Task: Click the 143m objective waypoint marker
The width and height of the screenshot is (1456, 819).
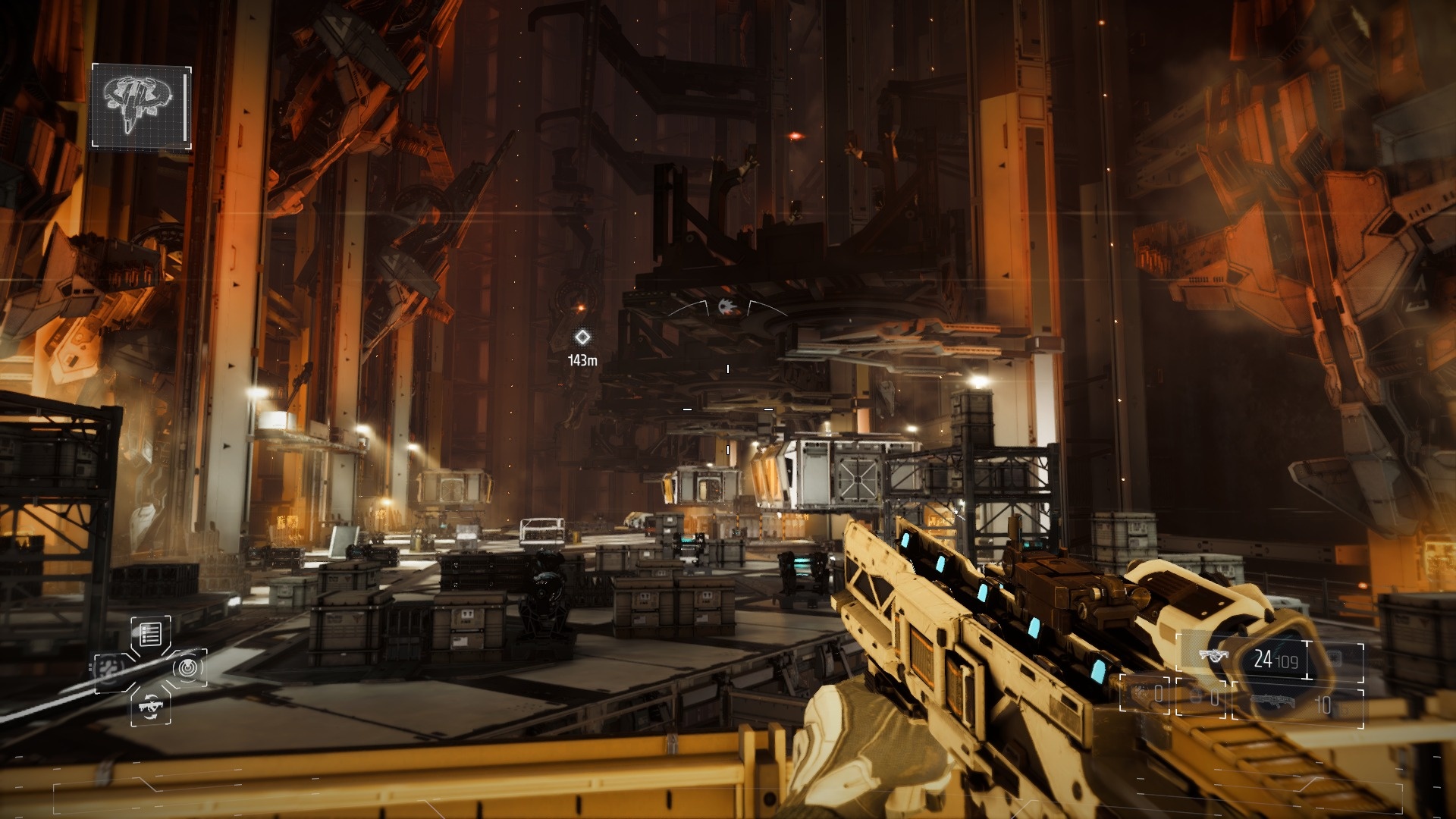Action: click(x=582, y=337)
